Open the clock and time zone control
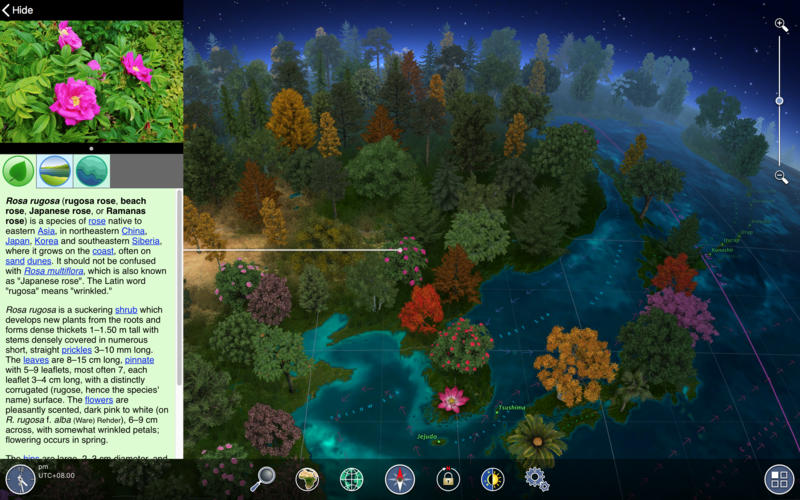The width and height of the screenshot is (800, 500). [x=20, y=480]
